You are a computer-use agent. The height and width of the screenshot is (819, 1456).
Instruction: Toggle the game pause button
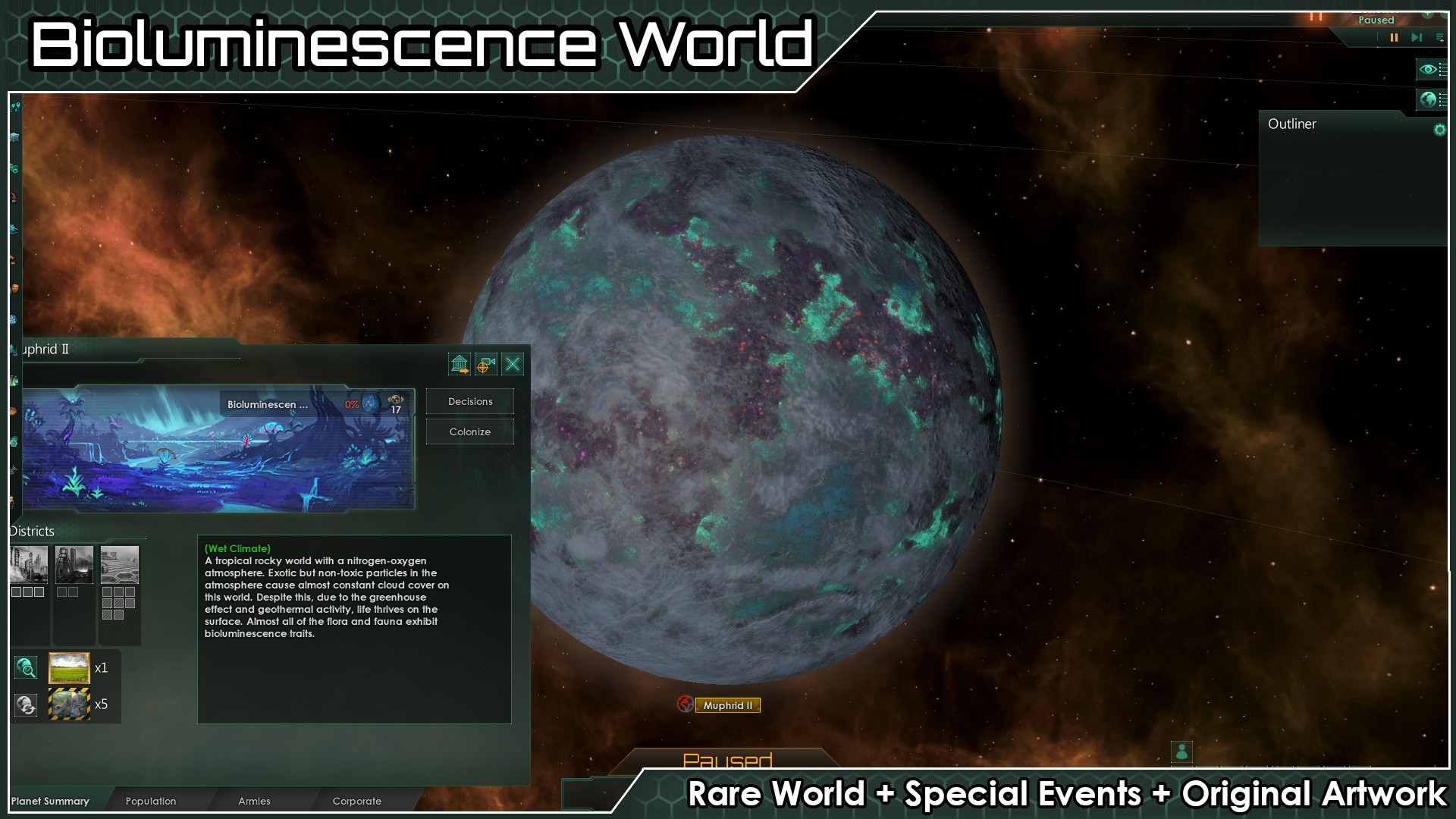coord(1394,37)
